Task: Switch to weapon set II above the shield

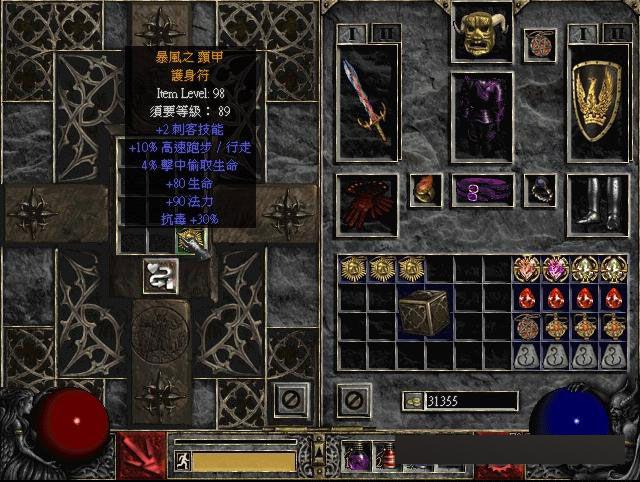Action: [615, 32]
